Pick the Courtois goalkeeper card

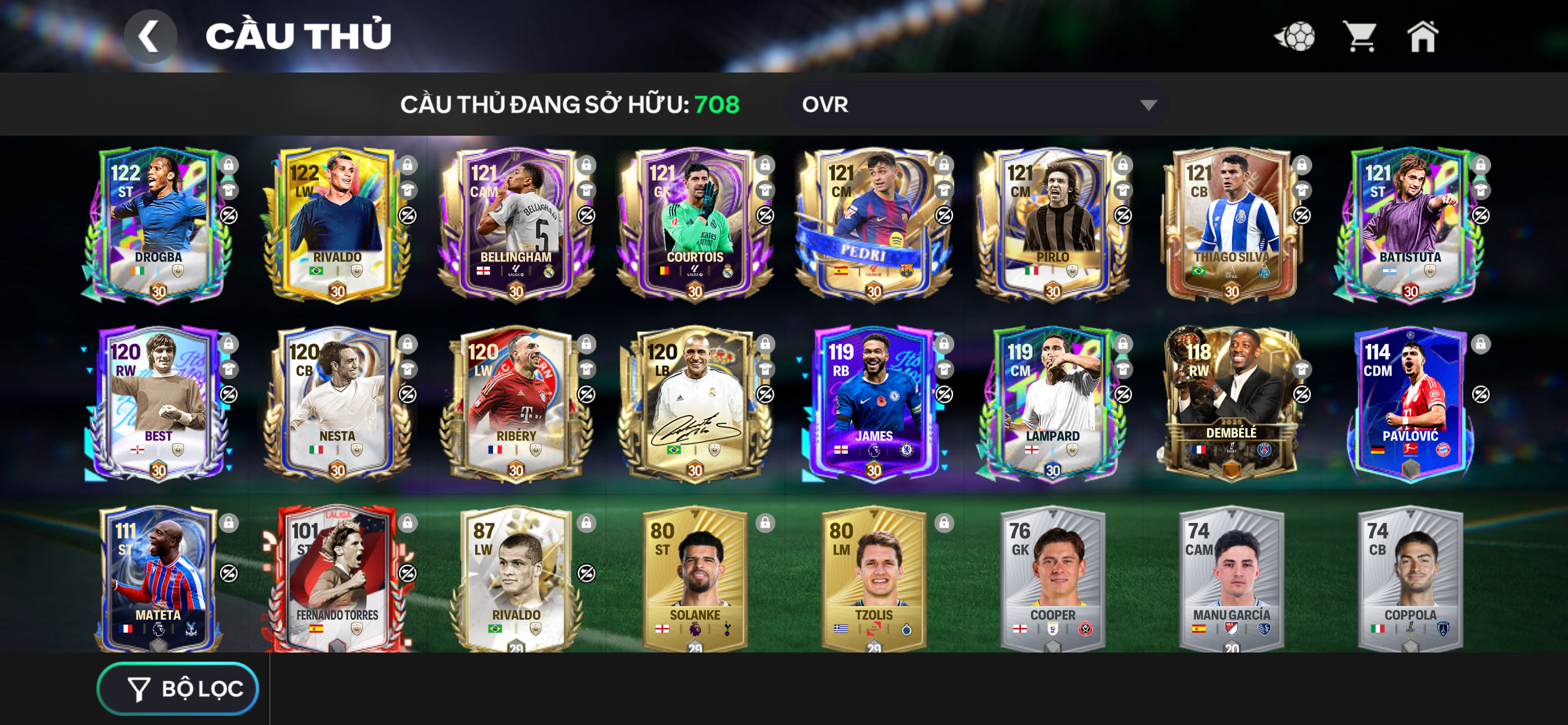694,224
